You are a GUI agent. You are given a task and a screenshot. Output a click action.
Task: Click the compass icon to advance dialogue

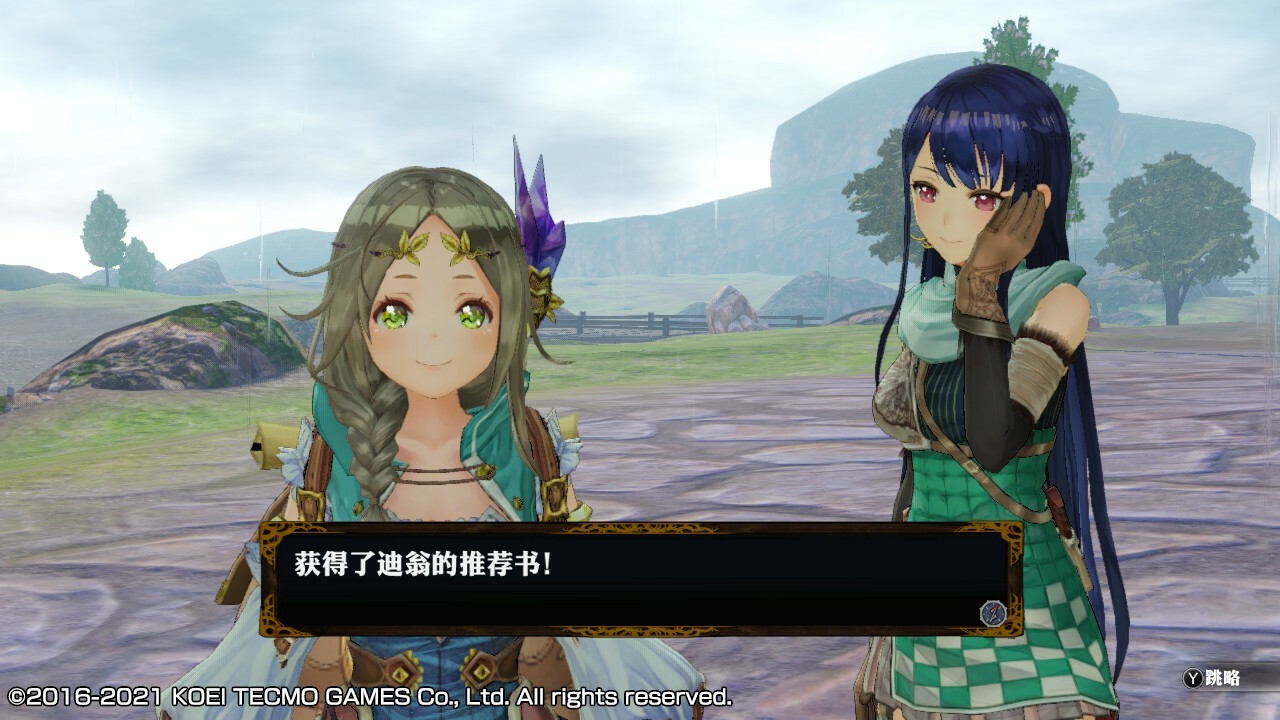coord(992,612)
